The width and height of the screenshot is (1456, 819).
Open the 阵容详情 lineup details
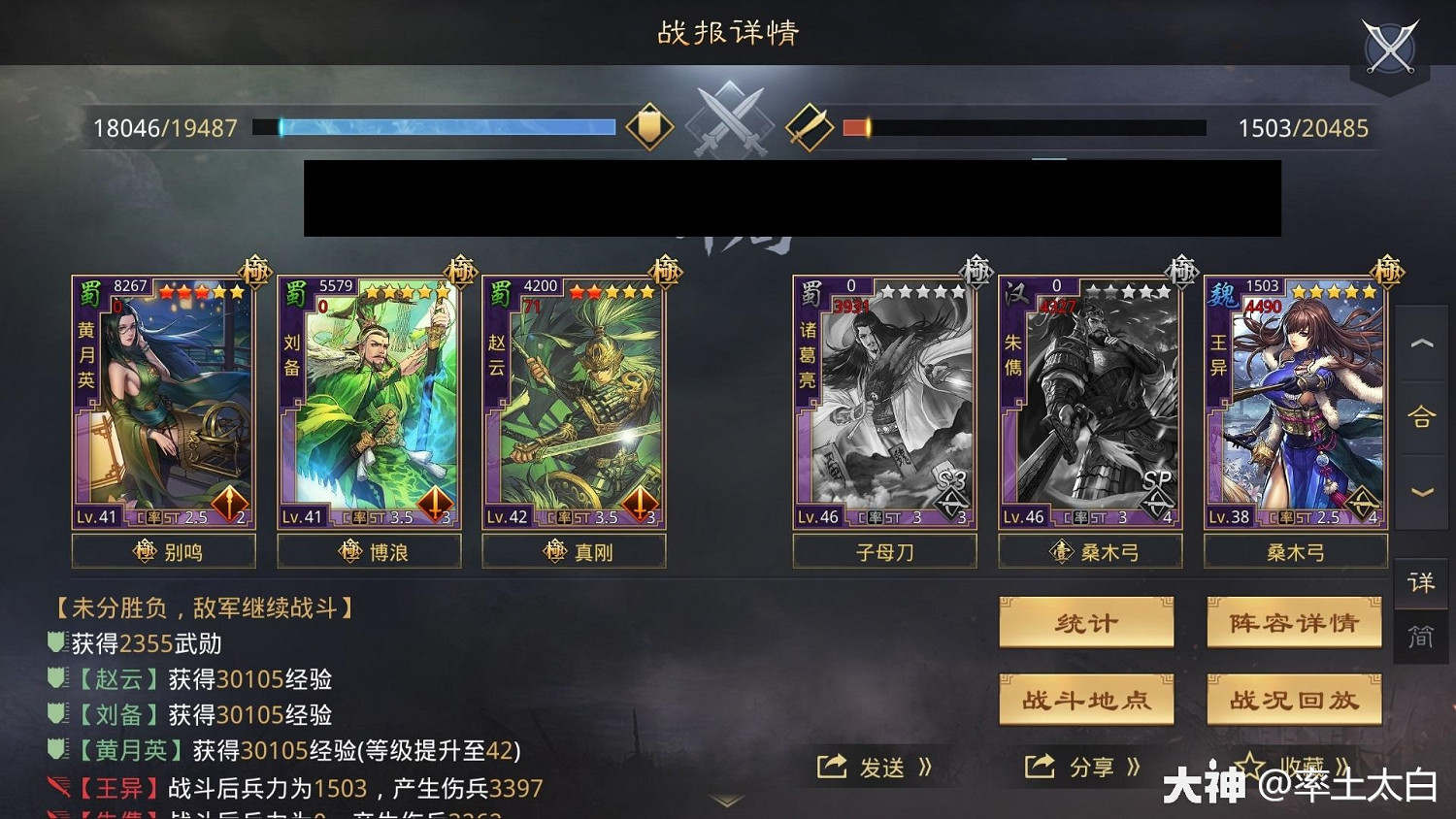coord(1295,622)
